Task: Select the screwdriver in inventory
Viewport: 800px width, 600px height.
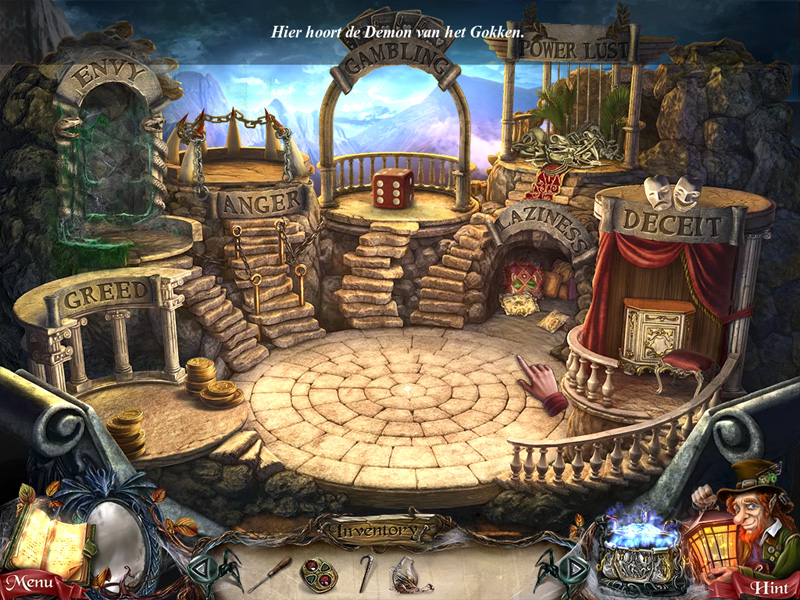Action: click(270, 573)
